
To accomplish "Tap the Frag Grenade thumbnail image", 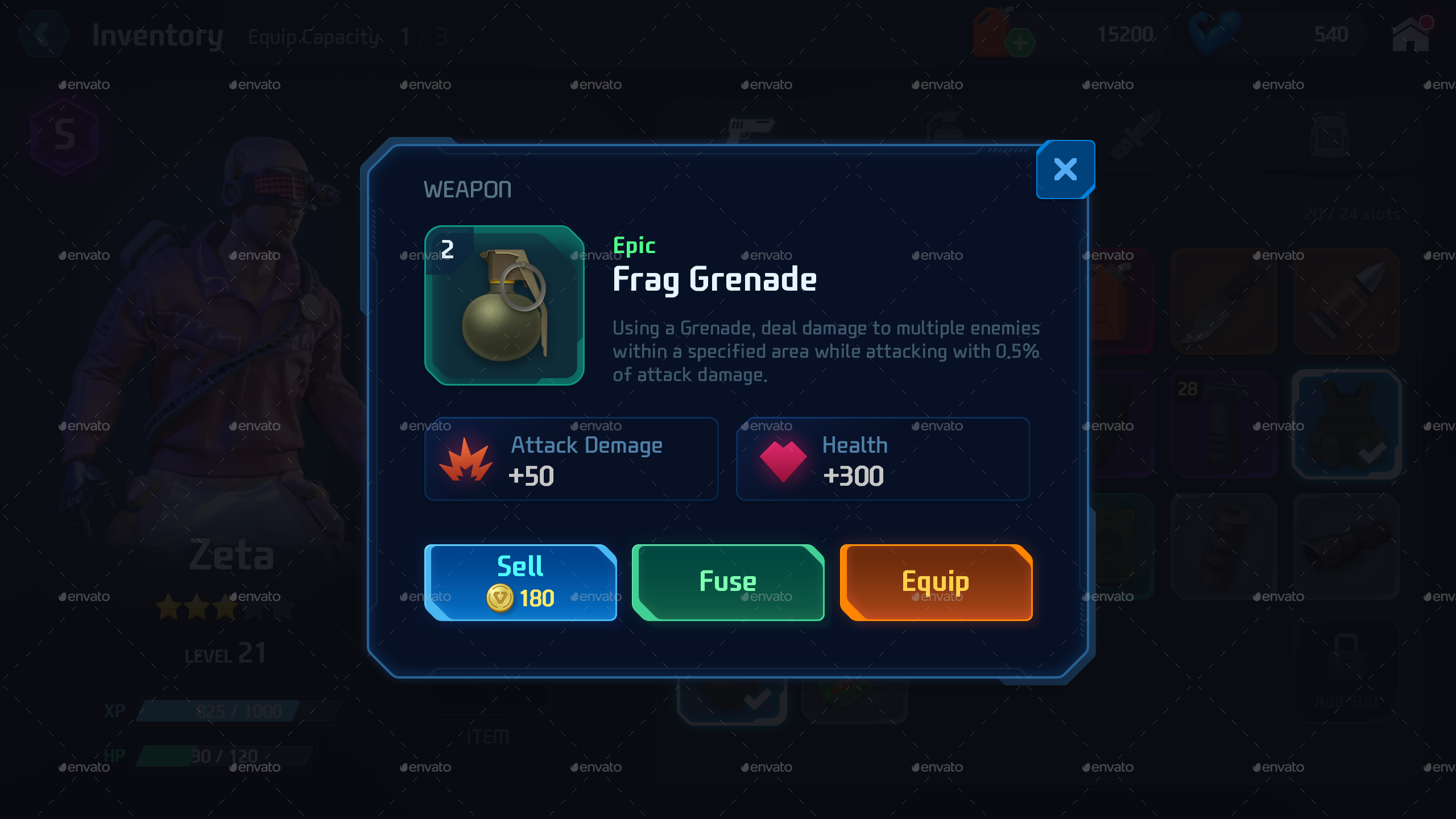I will point(505,306).
